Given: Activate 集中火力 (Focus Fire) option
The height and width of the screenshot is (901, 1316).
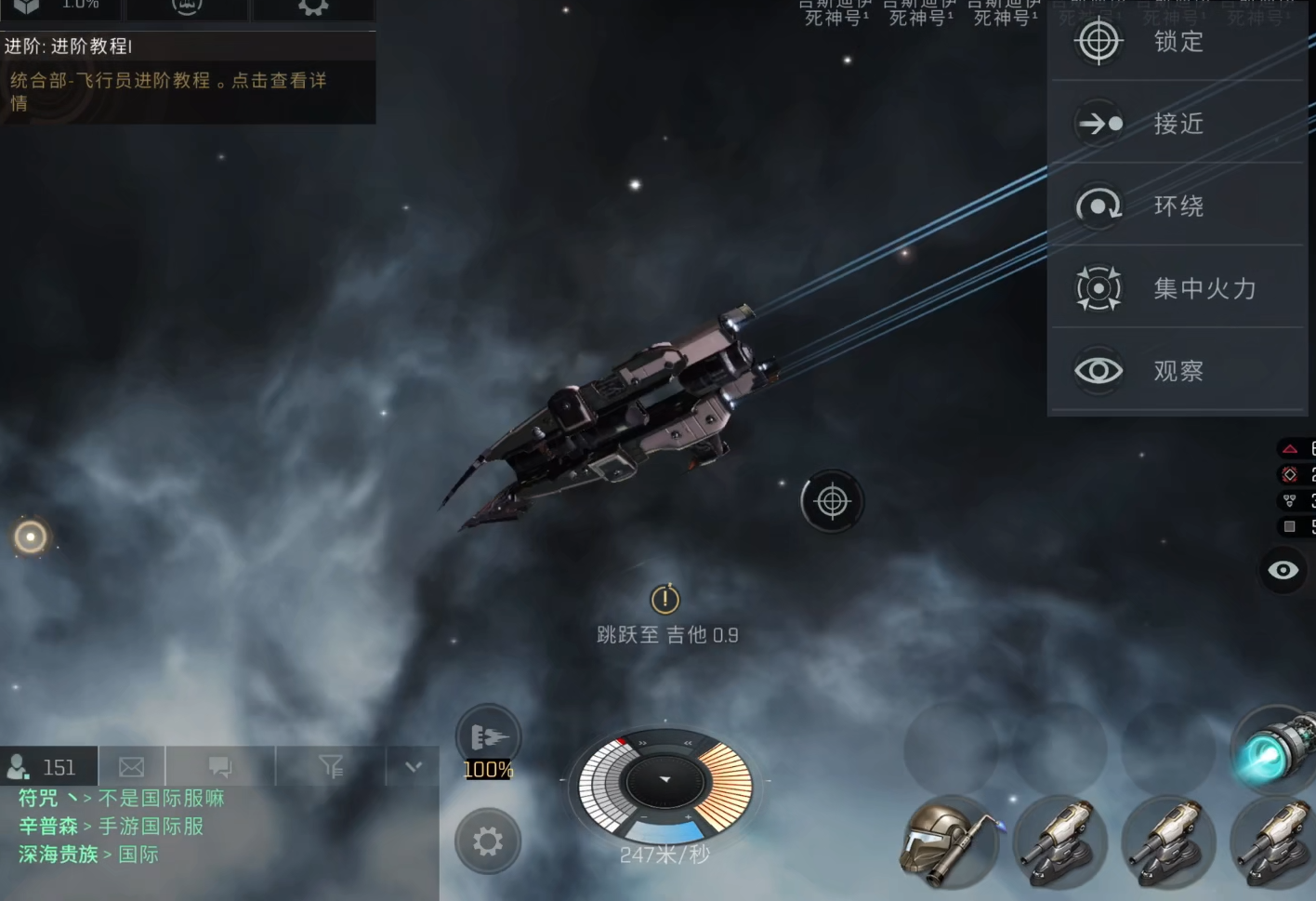Looking at the screenshot, I should [x=1177, y=288].
